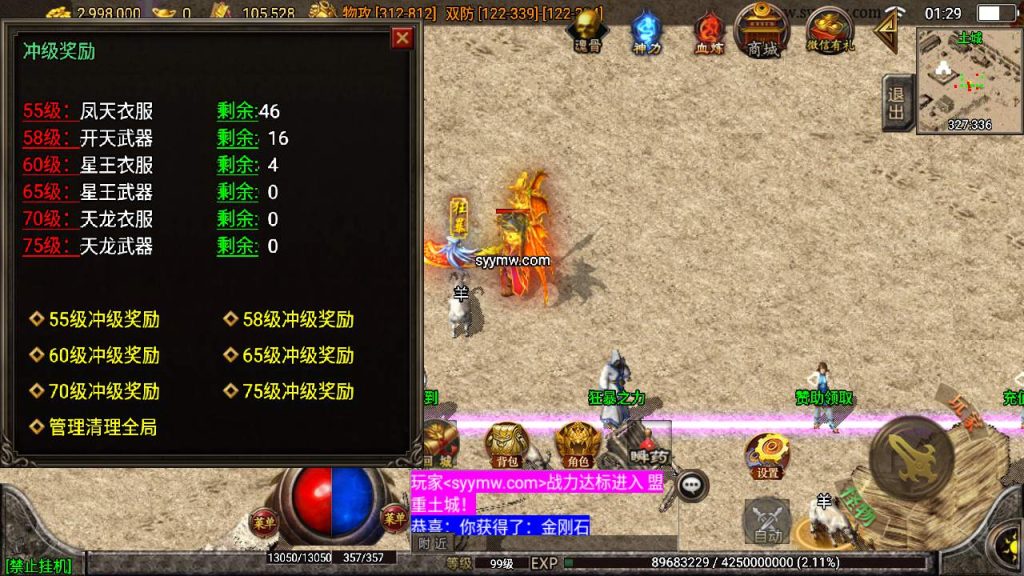This screenshot has height=576, width=1024.
Task: Toggle the 自动 auto-battle button
Action: point(767,521)
